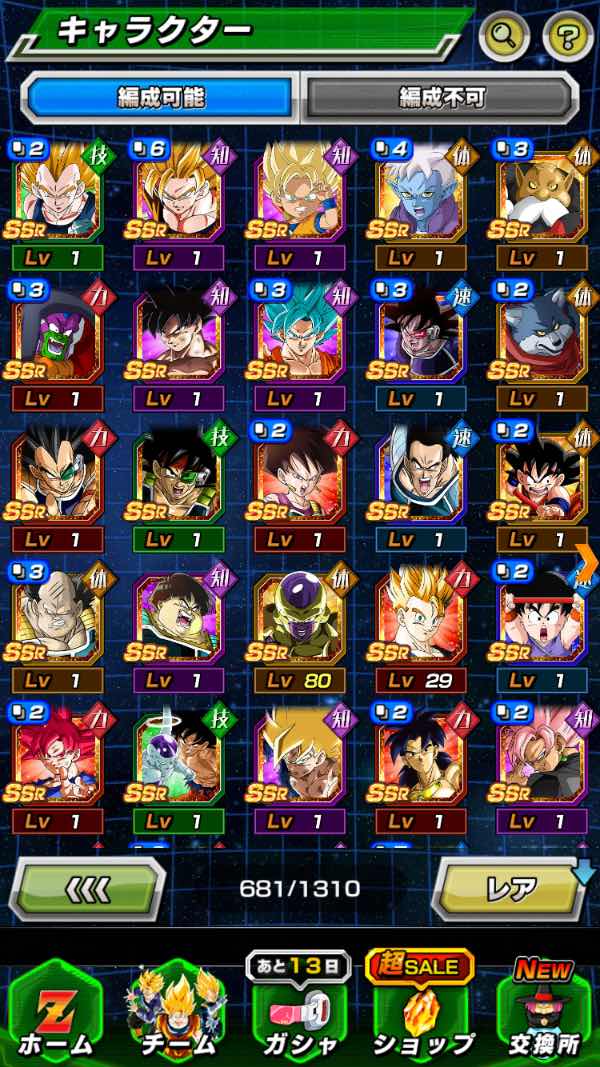Screen dimensions: 600x1067
Task: Switch to the 編成可能 tab
Action: pos(160,97)
